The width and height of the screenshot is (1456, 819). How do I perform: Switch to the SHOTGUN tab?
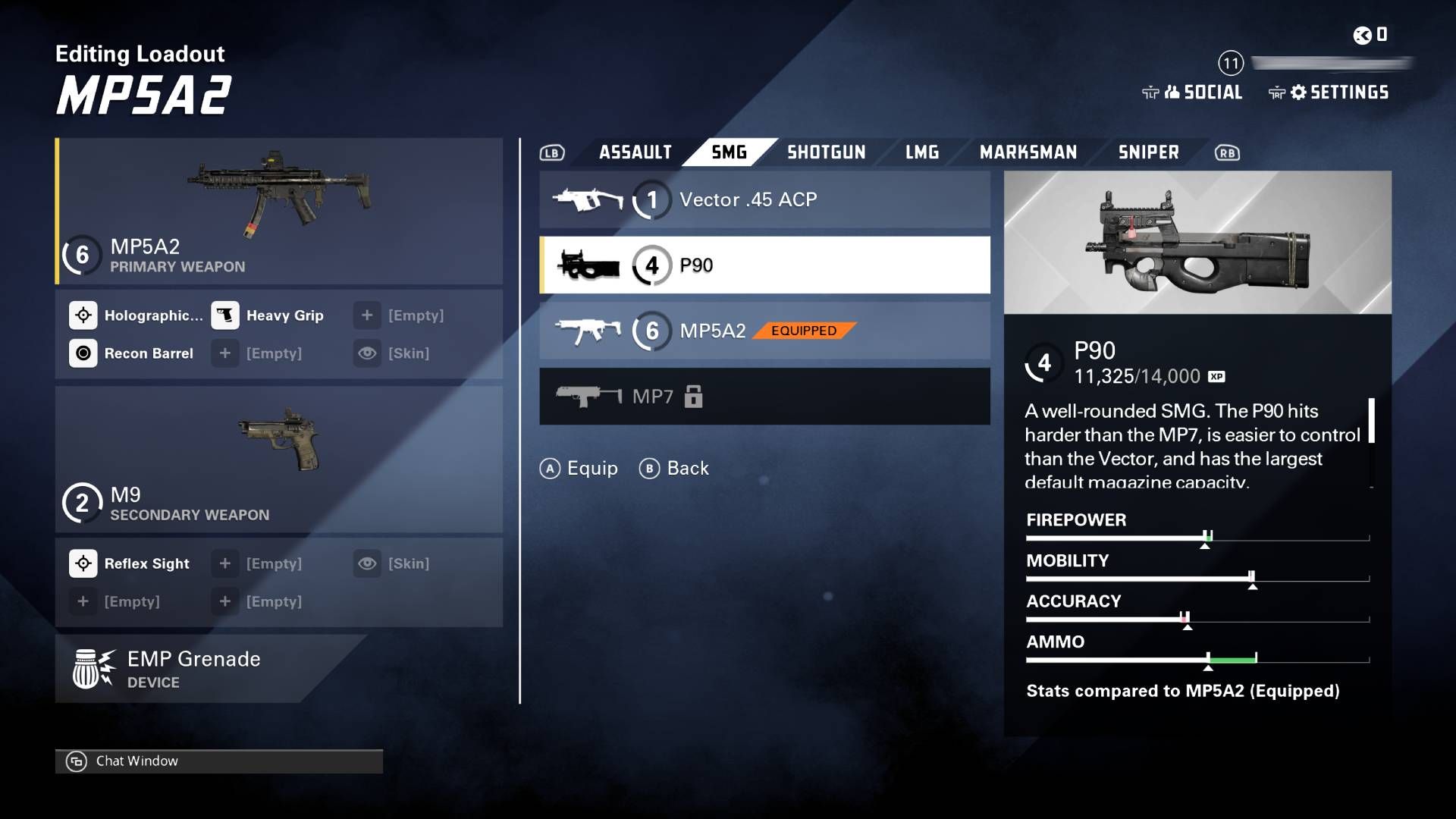pos(826,152)
